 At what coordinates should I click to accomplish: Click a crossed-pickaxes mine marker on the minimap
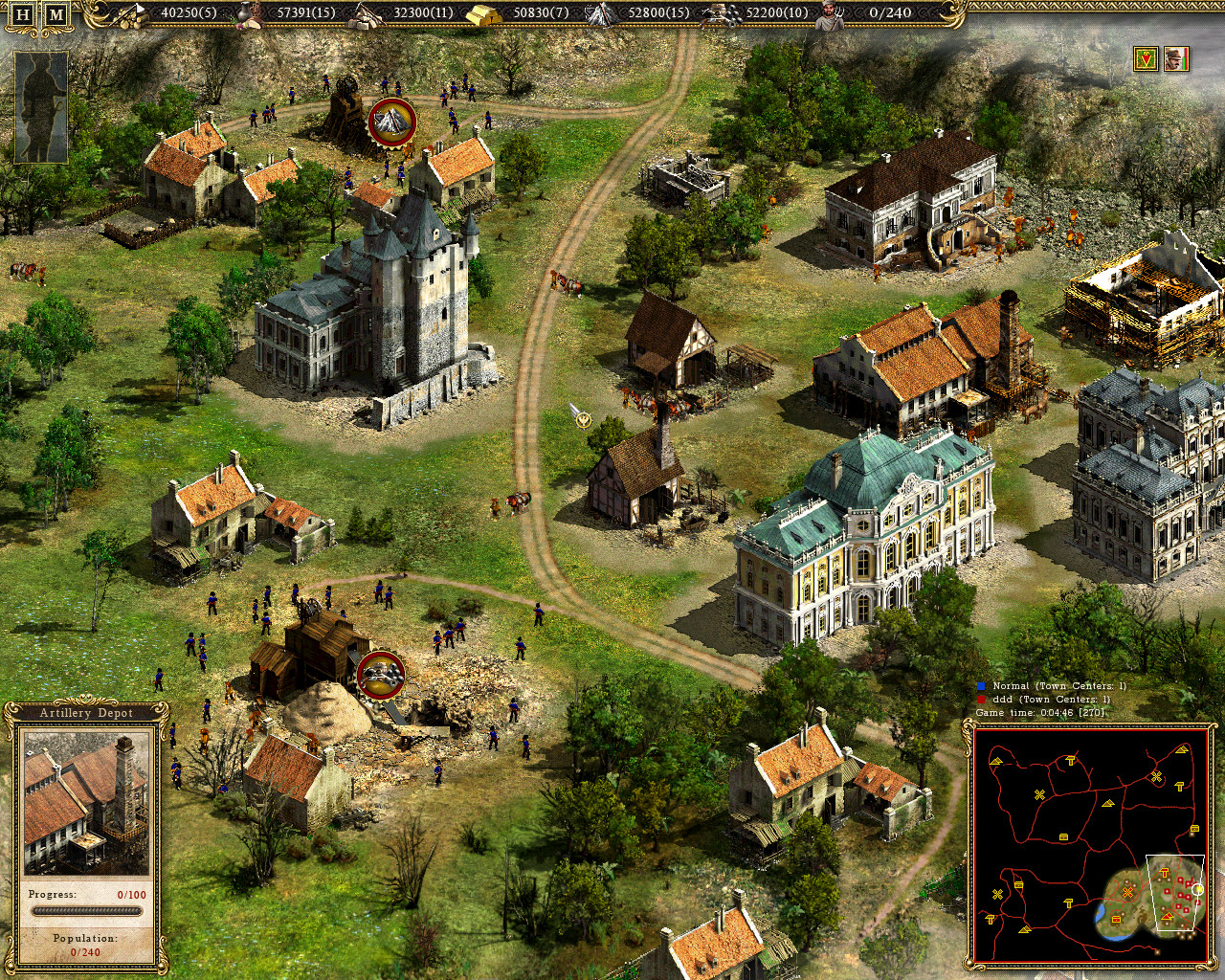point(1039,792)
